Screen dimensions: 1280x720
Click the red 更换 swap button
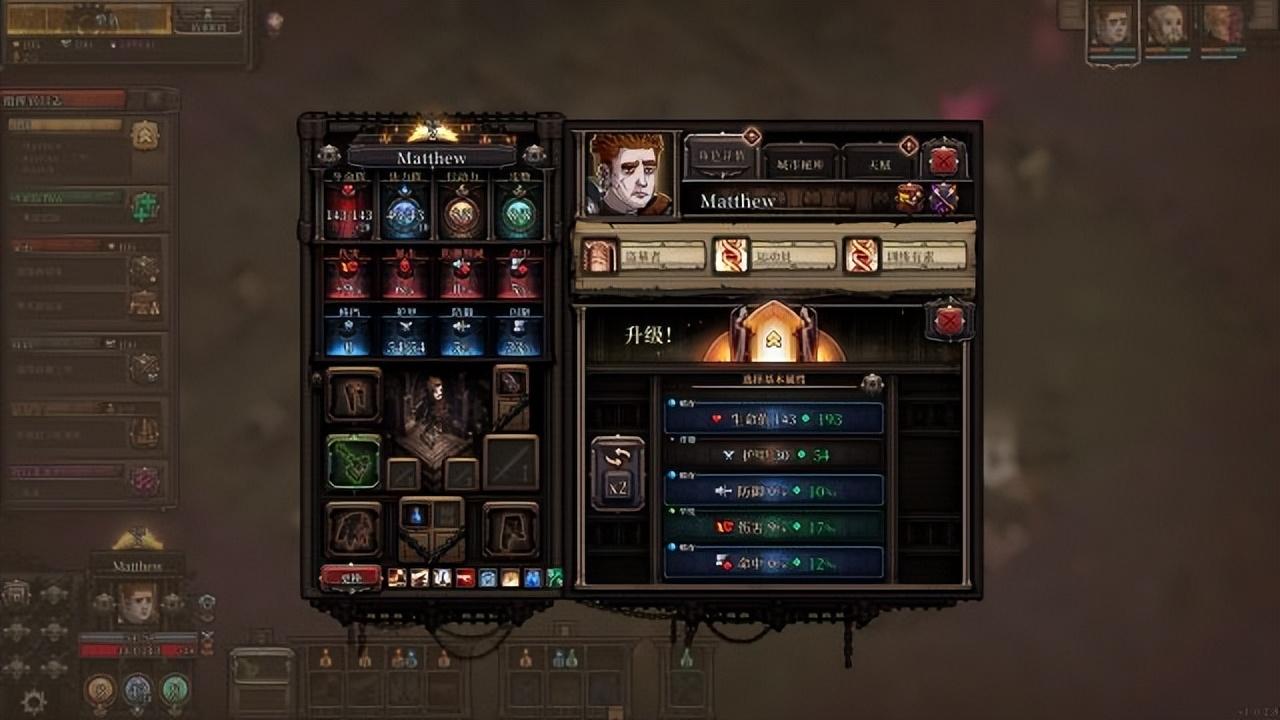pos(351,577)
